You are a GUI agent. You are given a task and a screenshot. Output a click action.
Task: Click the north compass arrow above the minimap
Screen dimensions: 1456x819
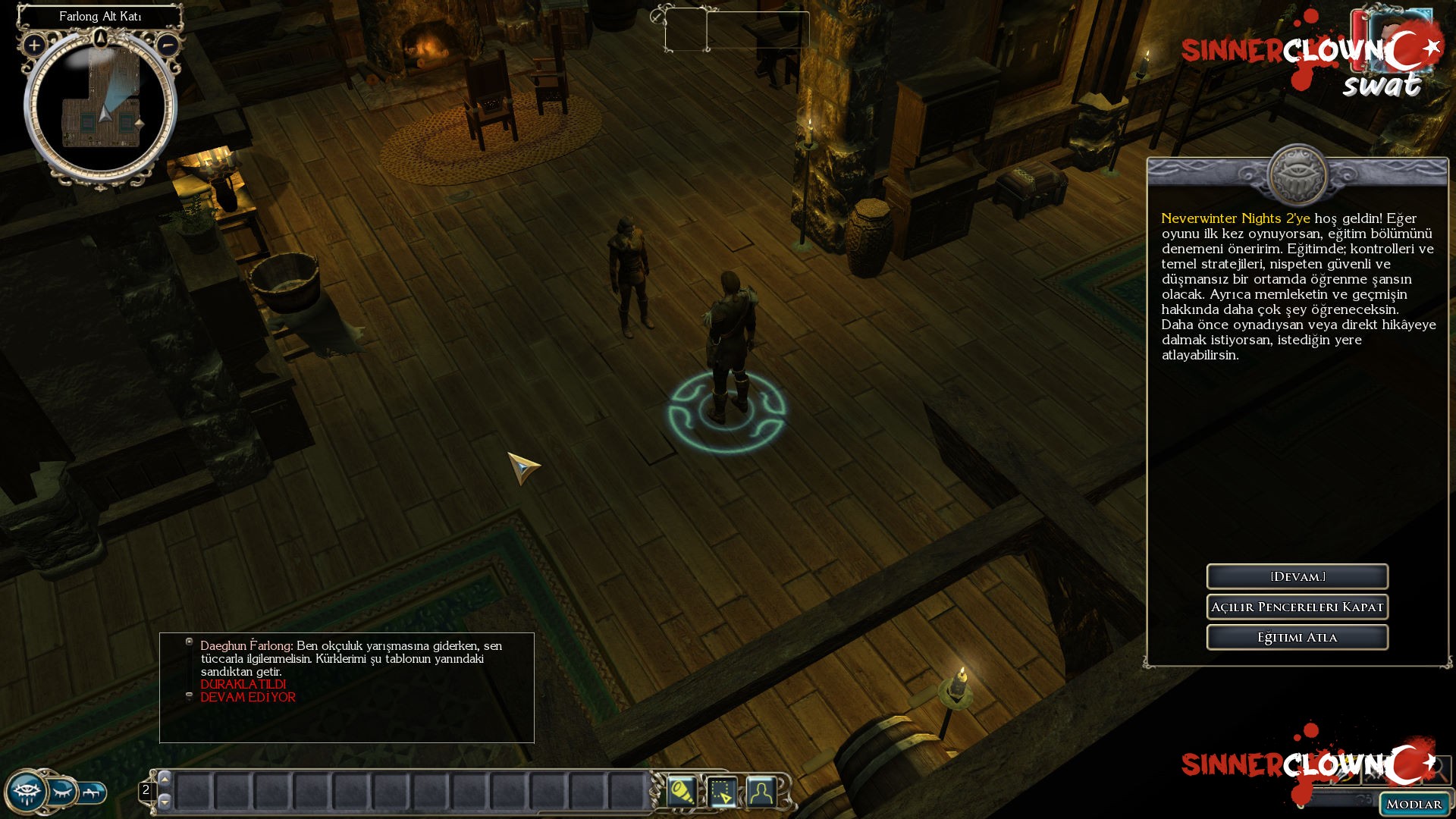pyautogui.click(x=101, y=36)
